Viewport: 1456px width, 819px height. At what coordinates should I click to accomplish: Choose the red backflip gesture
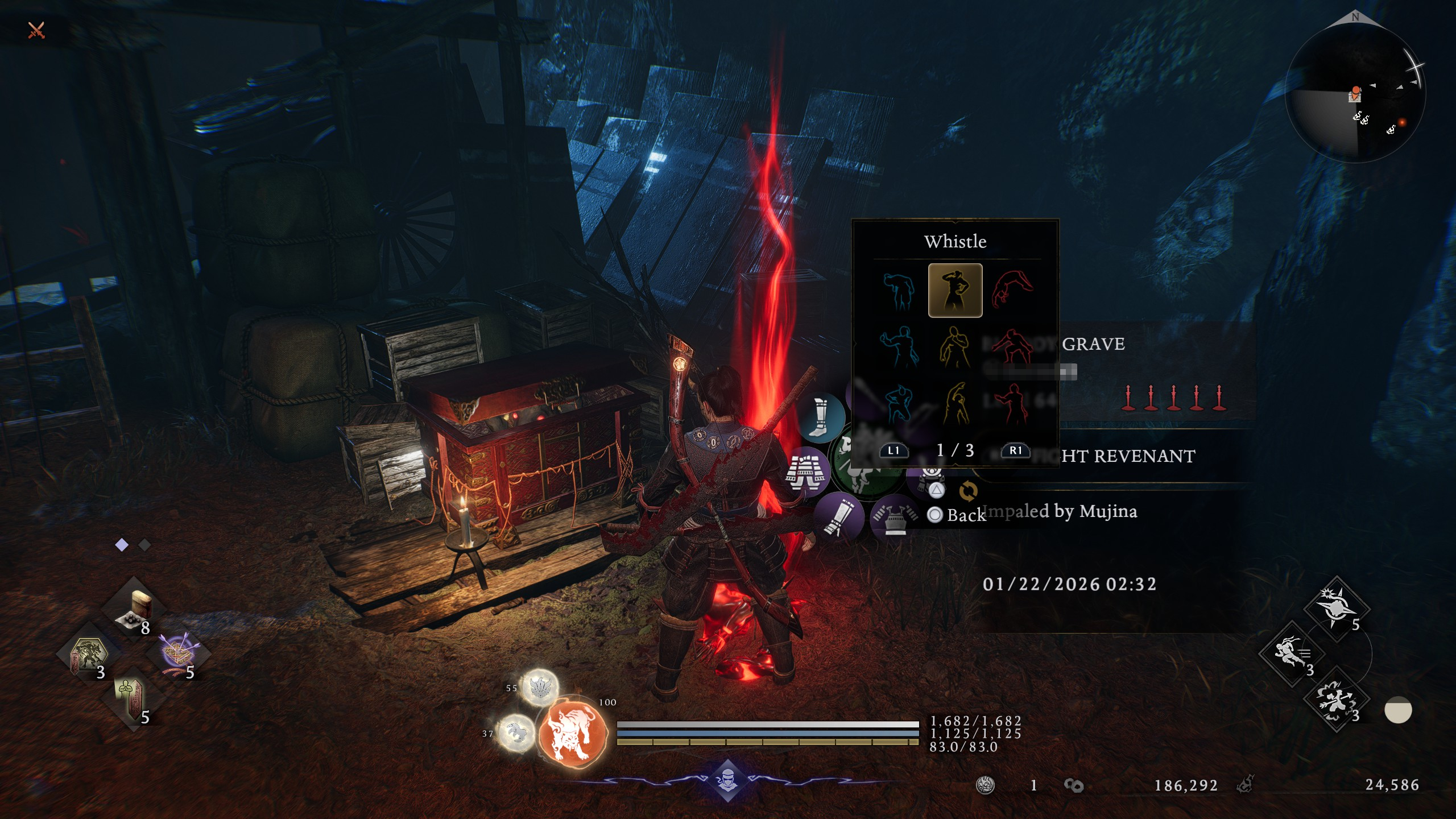1012,290
